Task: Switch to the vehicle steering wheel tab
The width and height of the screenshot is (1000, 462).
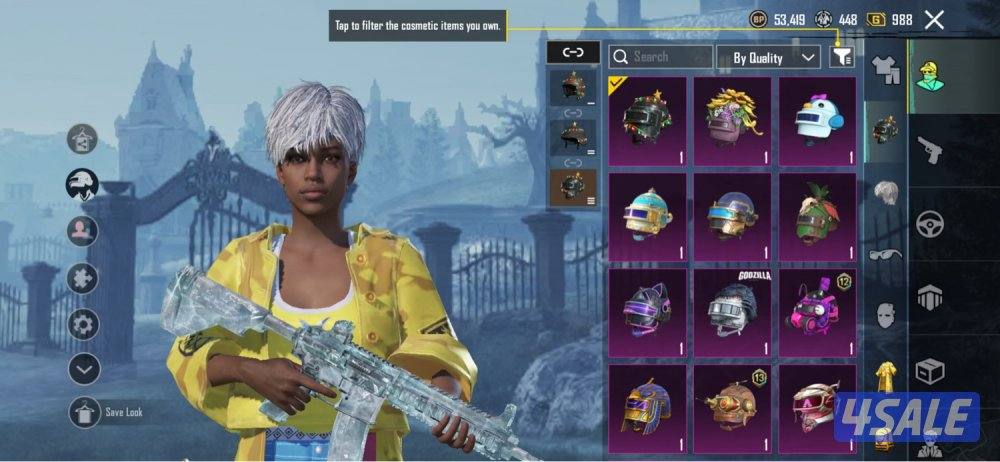Action: click(x=931, y=223)
